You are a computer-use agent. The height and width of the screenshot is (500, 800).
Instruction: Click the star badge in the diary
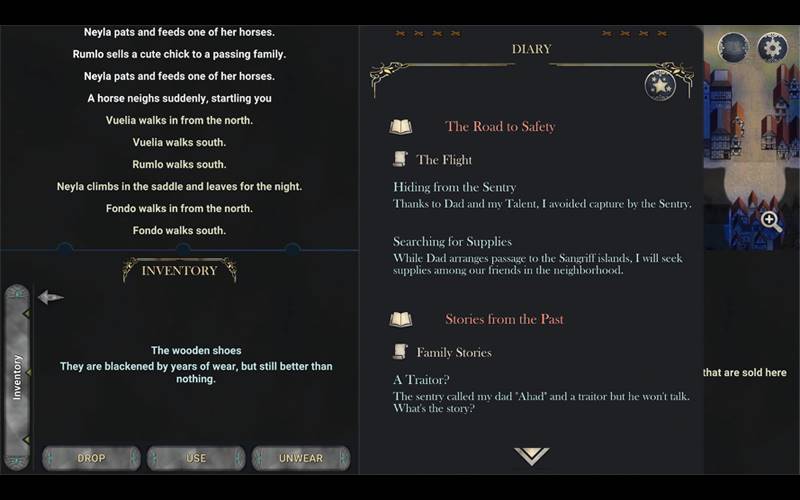(x=660, y=86)
